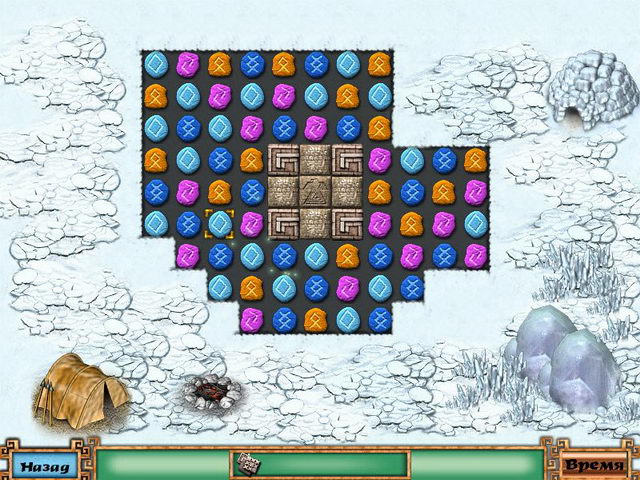Go back with the Назад button
The image size is (640, 480).
[43, 465]
